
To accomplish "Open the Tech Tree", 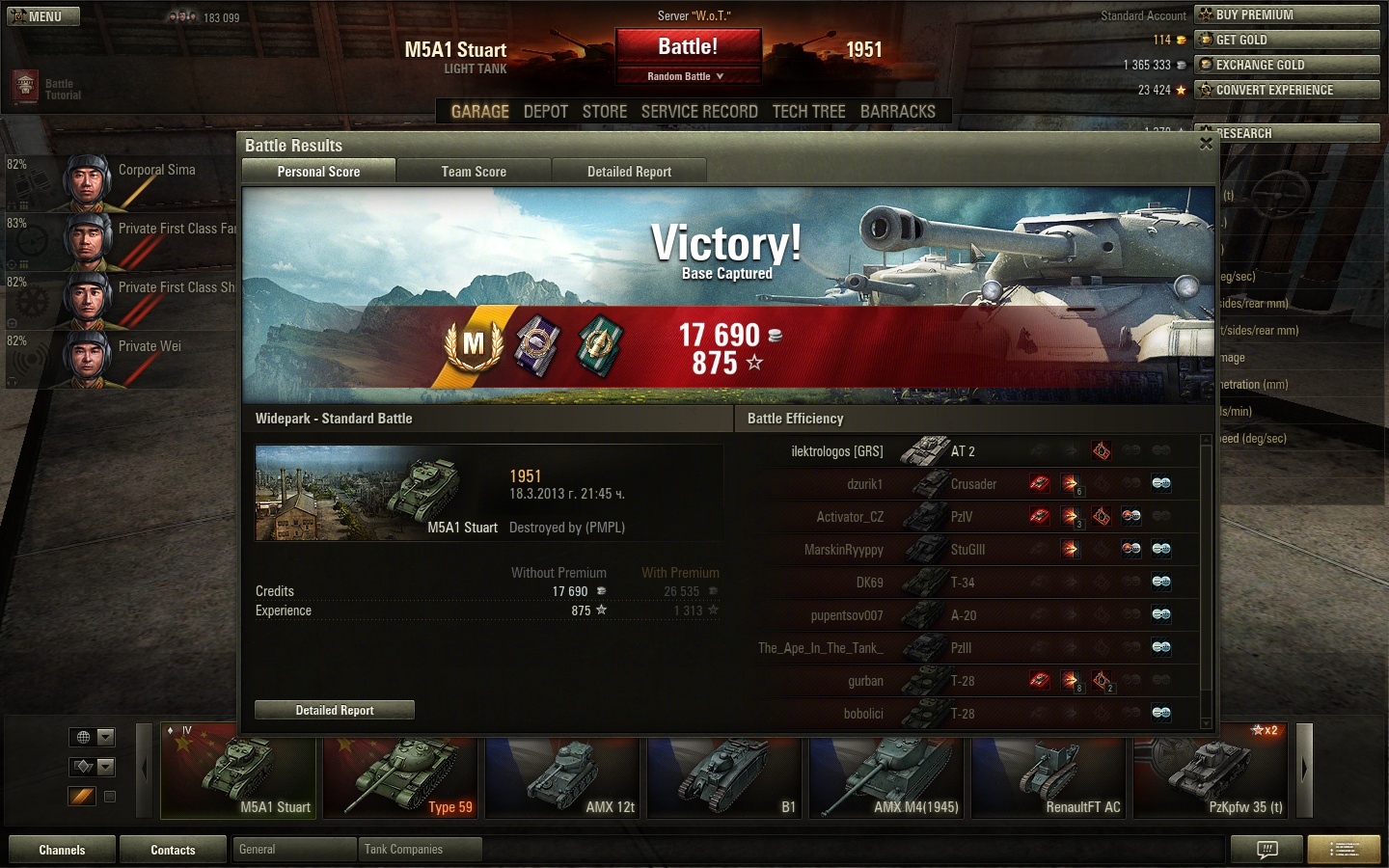I will (808, 112).
